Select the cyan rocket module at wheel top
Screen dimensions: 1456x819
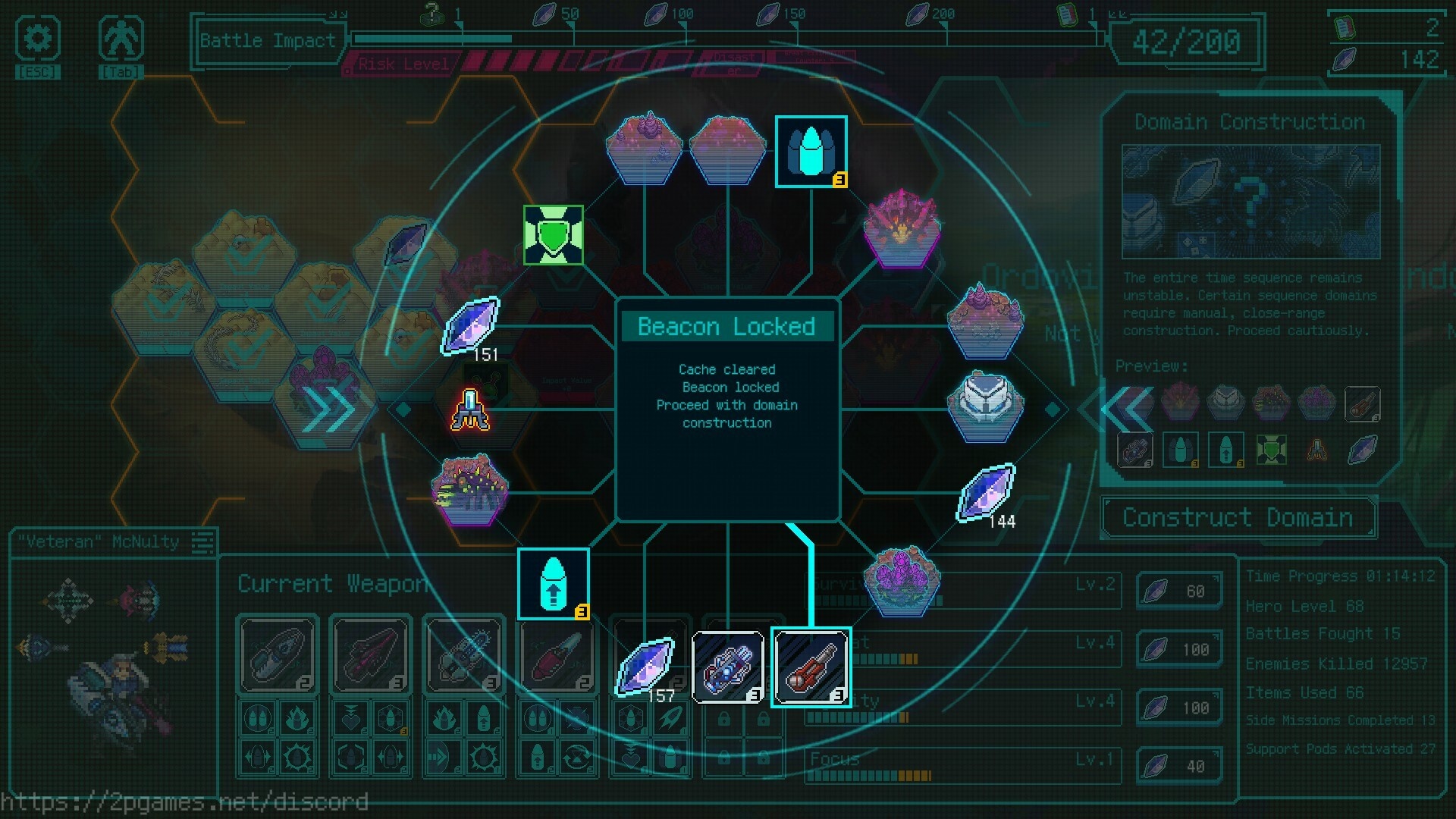[811, 151]
